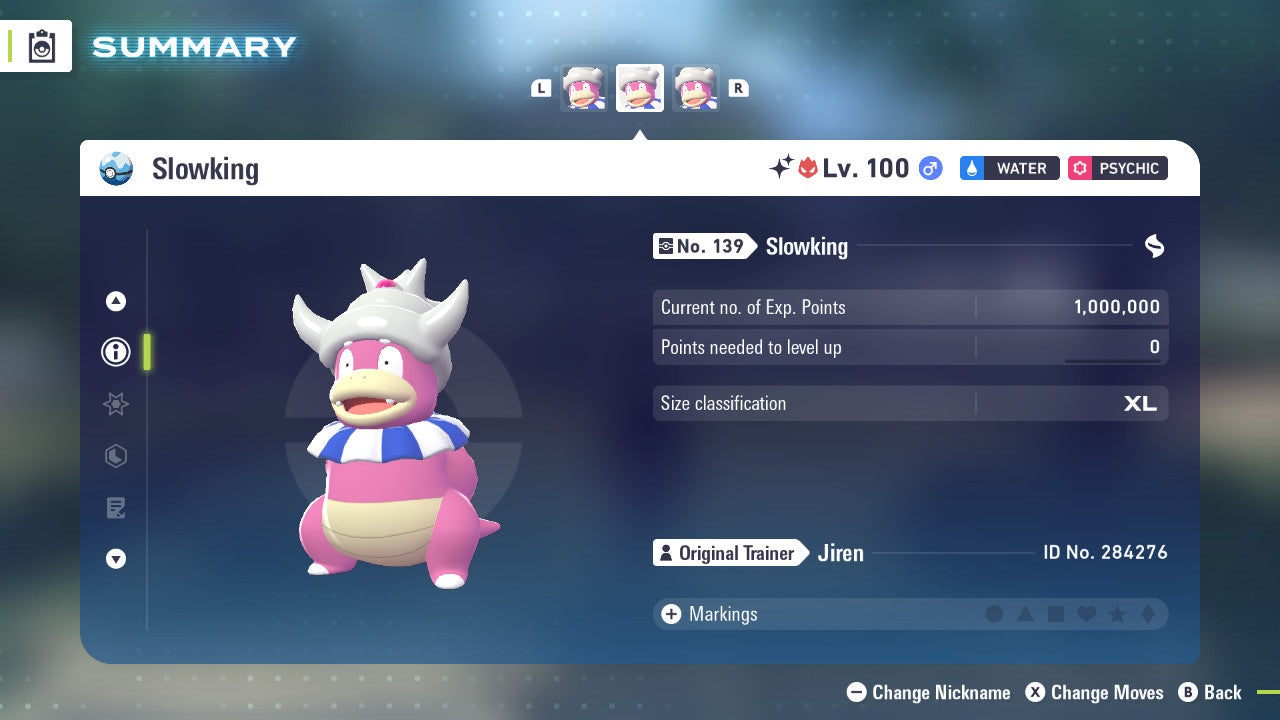Select the PSYCHIC type badge
This screenshot has height=720, width=1280.
coord(1117,168)
